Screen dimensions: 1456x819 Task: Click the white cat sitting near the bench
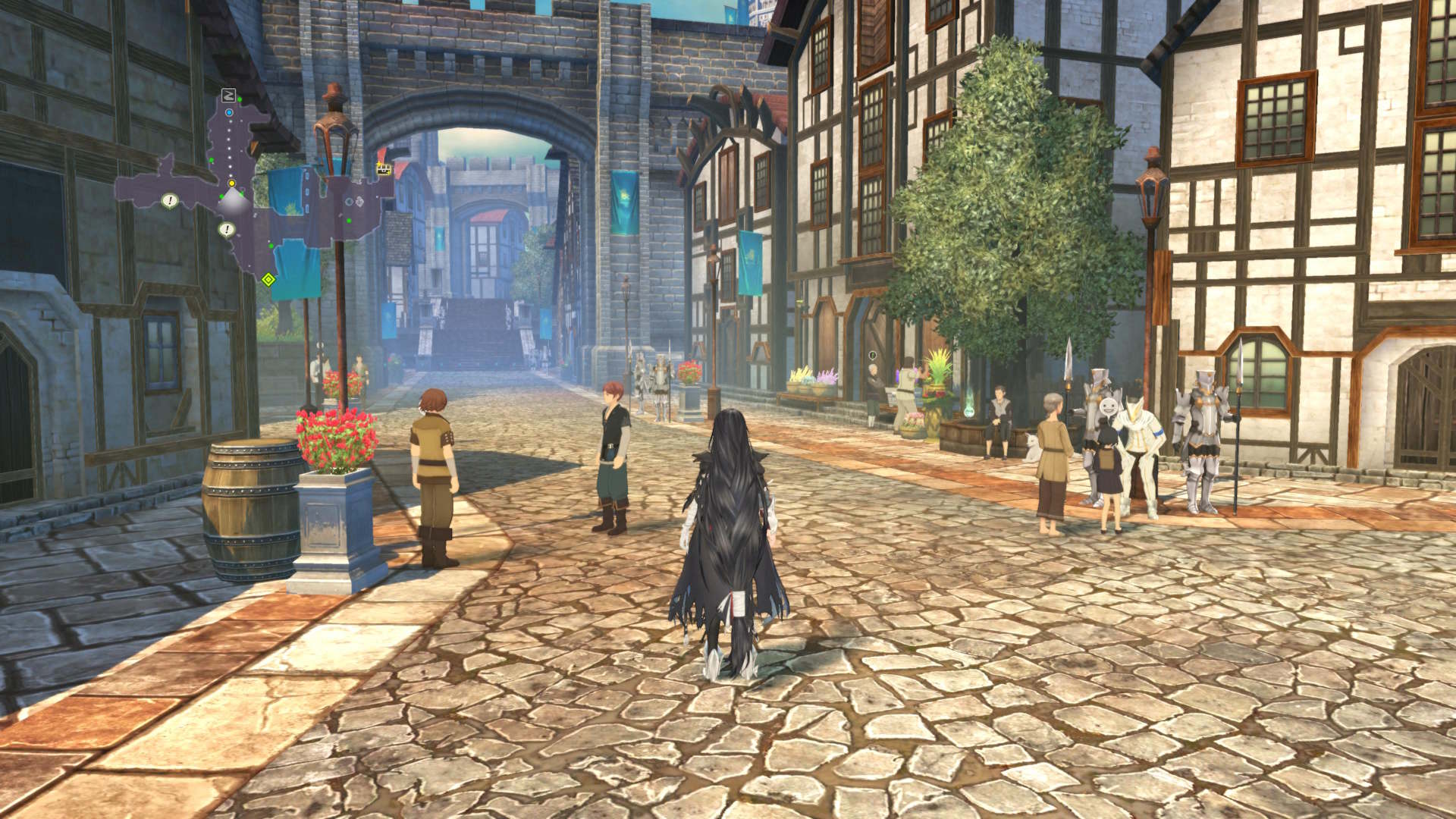1031,448
